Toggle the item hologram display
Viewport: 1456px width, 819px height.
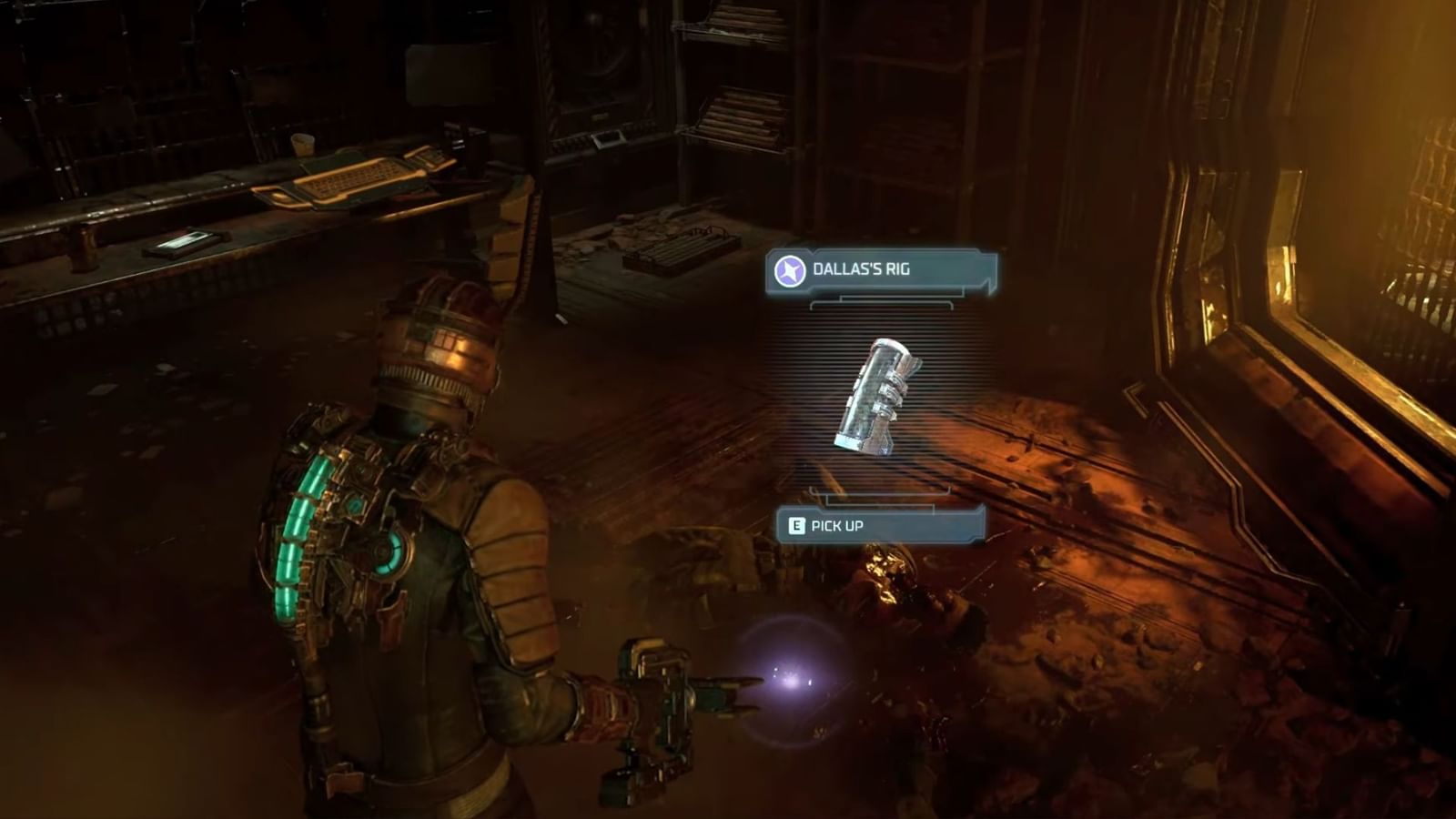[876, 396]
